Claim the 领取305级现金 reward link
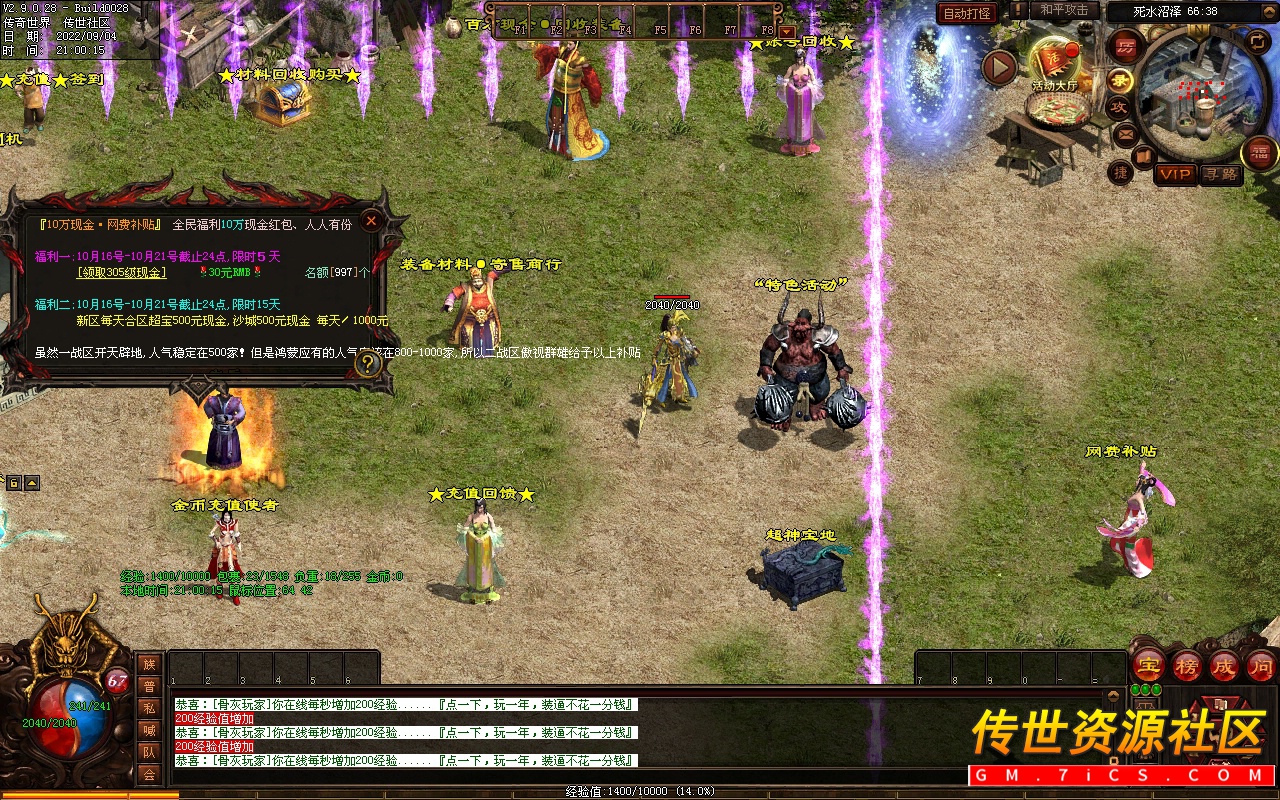Viewport: 1280px width, 800px height. pos(122,272)
